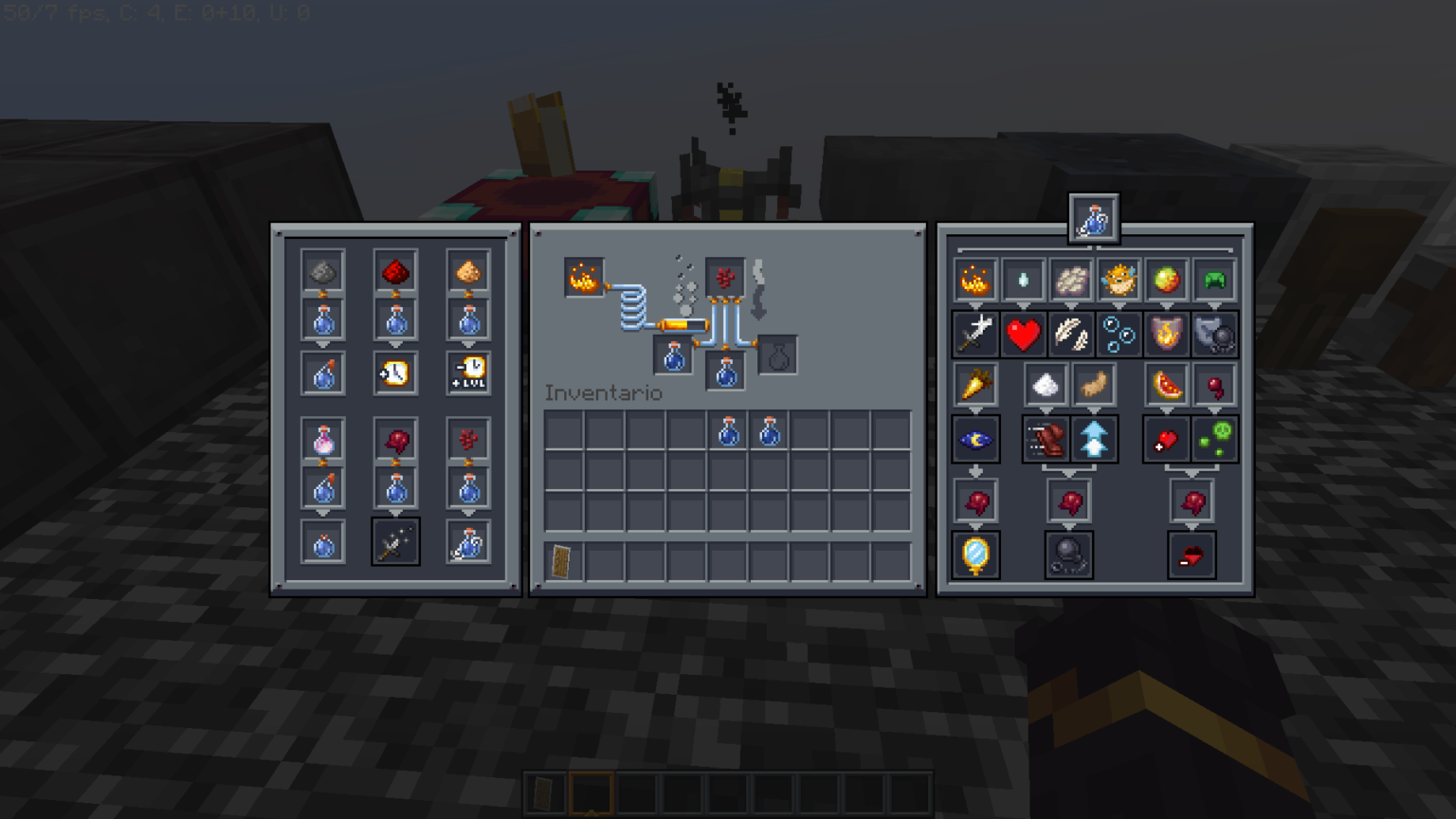Select the golden carrot night vision ingredient
Image resolution: width=1456 pixels, height=819 pixels.
click(x=975, y=385)
